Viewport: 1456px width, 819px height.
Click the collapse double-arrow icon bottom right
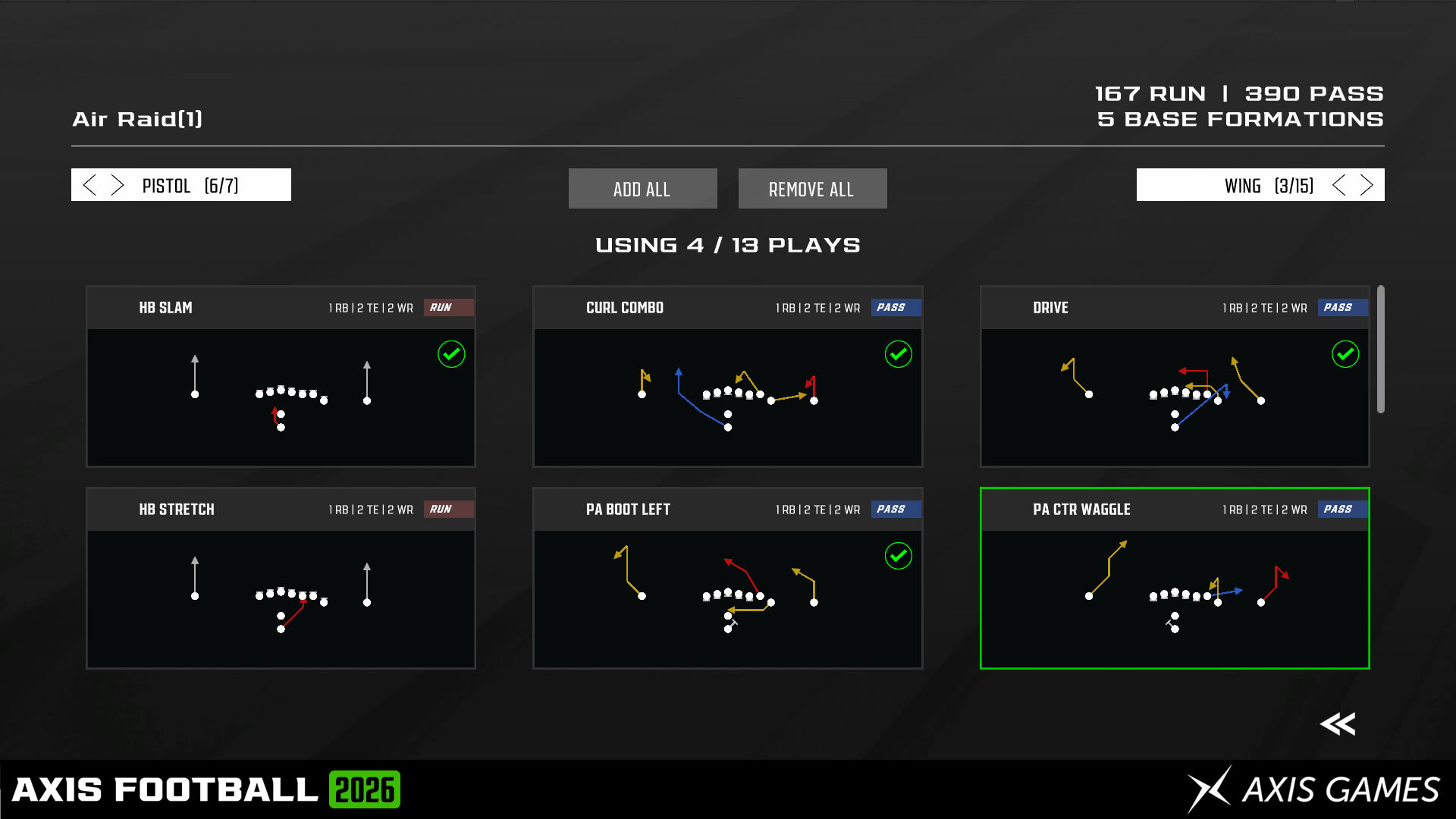pos(1339,723)
